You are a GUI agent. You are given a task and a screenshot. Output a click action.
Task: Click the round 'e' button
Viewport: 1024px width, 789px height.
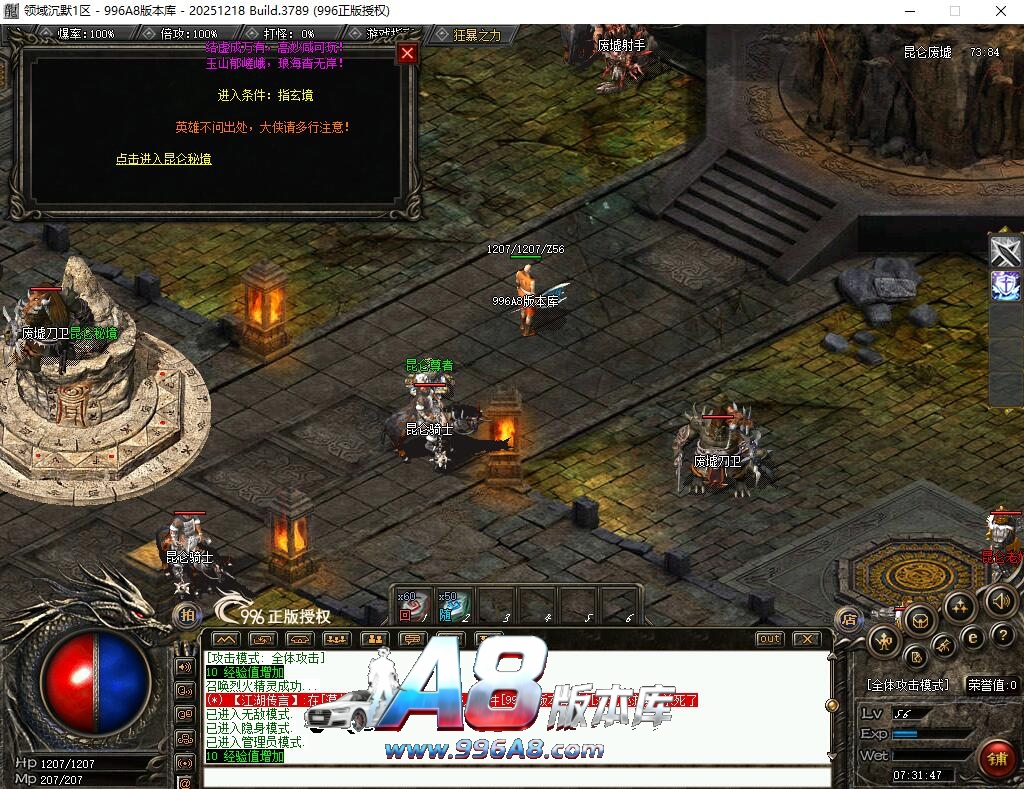point(972,637)
